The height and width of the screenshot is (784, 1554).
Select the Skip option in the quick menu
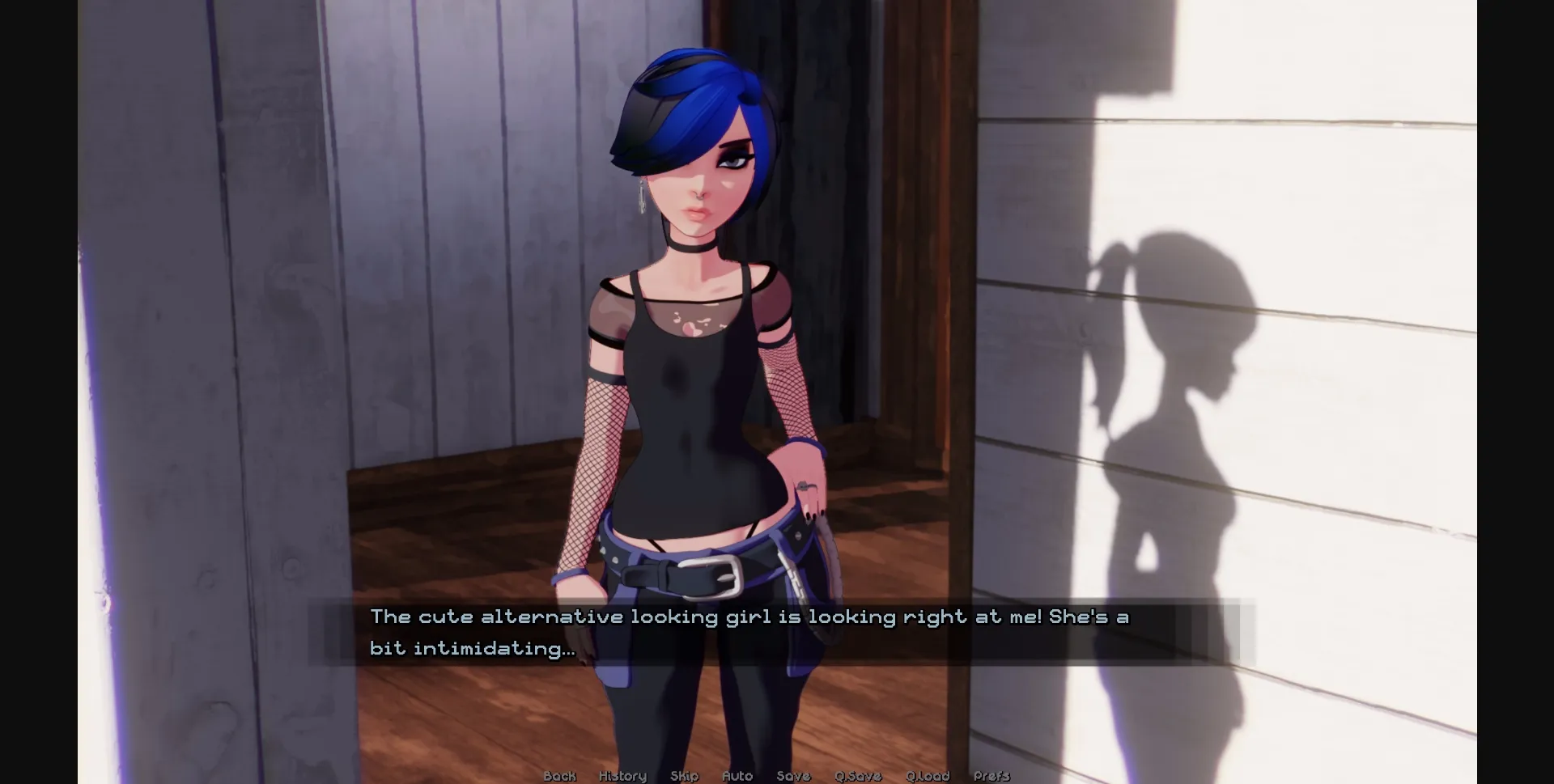(685, 776)
